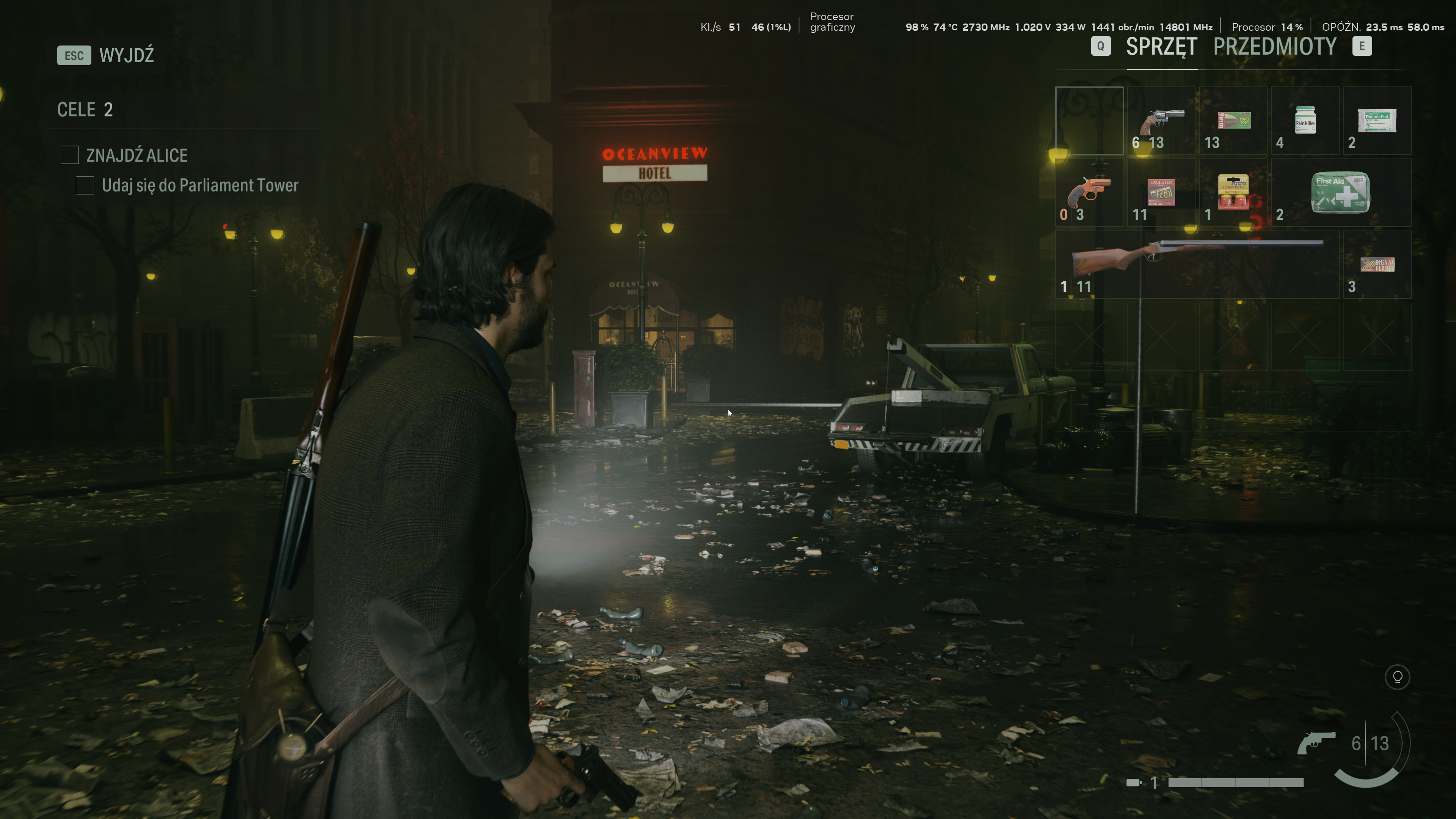Select the ZNAJDŹ ALICE objective
1456x819 pixels.
[136, 155]
